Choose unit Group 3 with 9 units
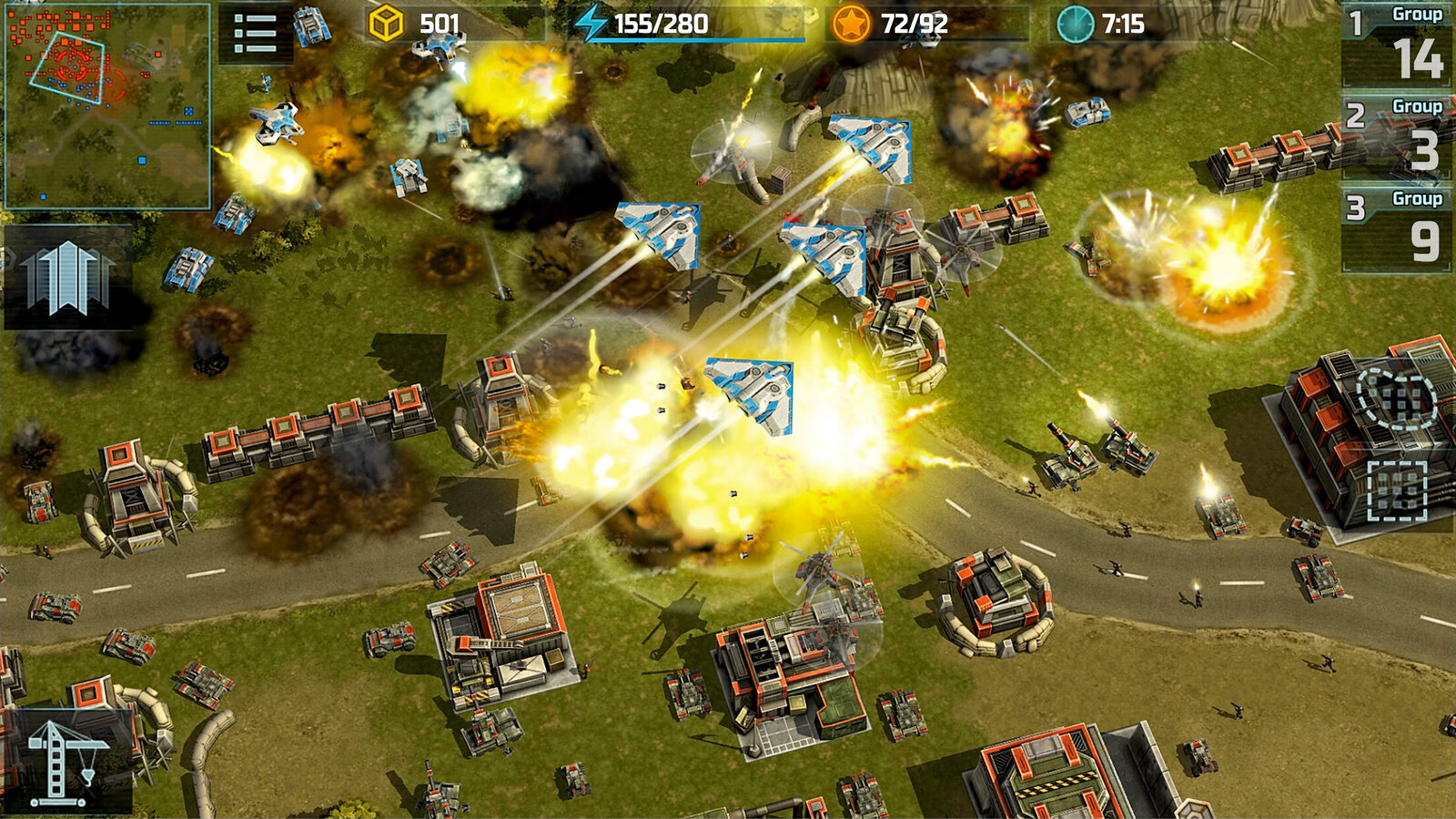This screenshot has height=819, width=1456. [1398, 229]
